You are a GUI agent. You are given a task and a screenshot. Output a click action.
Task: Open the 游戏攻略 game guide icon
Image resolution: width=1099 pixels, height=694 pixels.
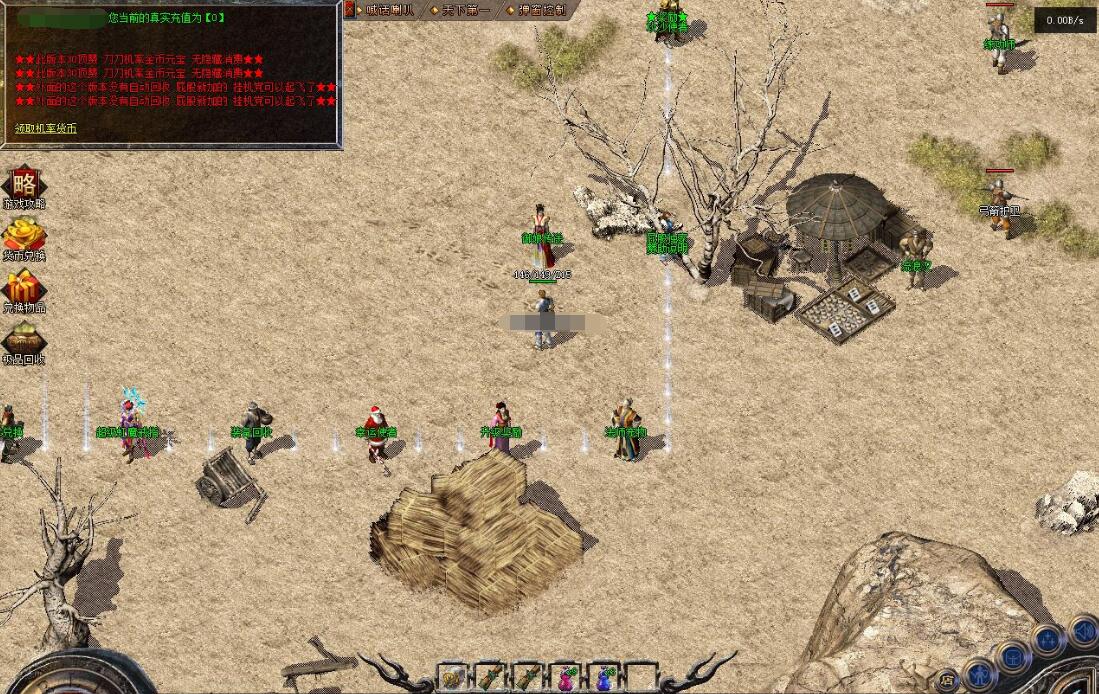23,186
